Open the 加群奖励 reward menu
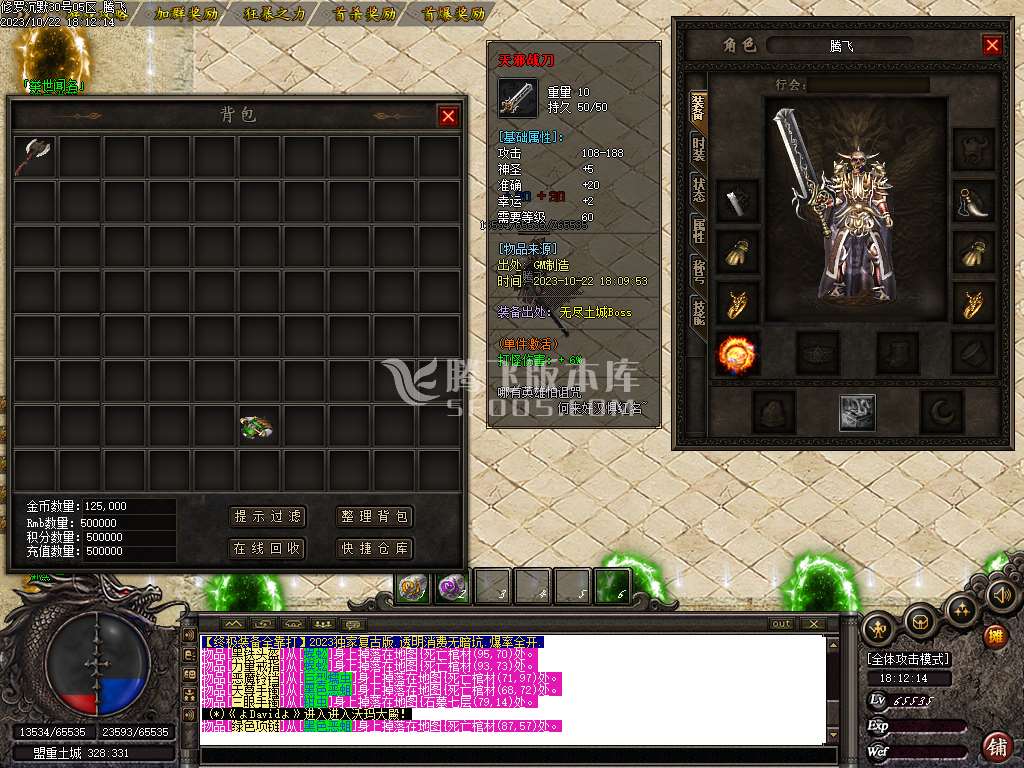Viewport: 1024px width, 768px height. point(186,14)
